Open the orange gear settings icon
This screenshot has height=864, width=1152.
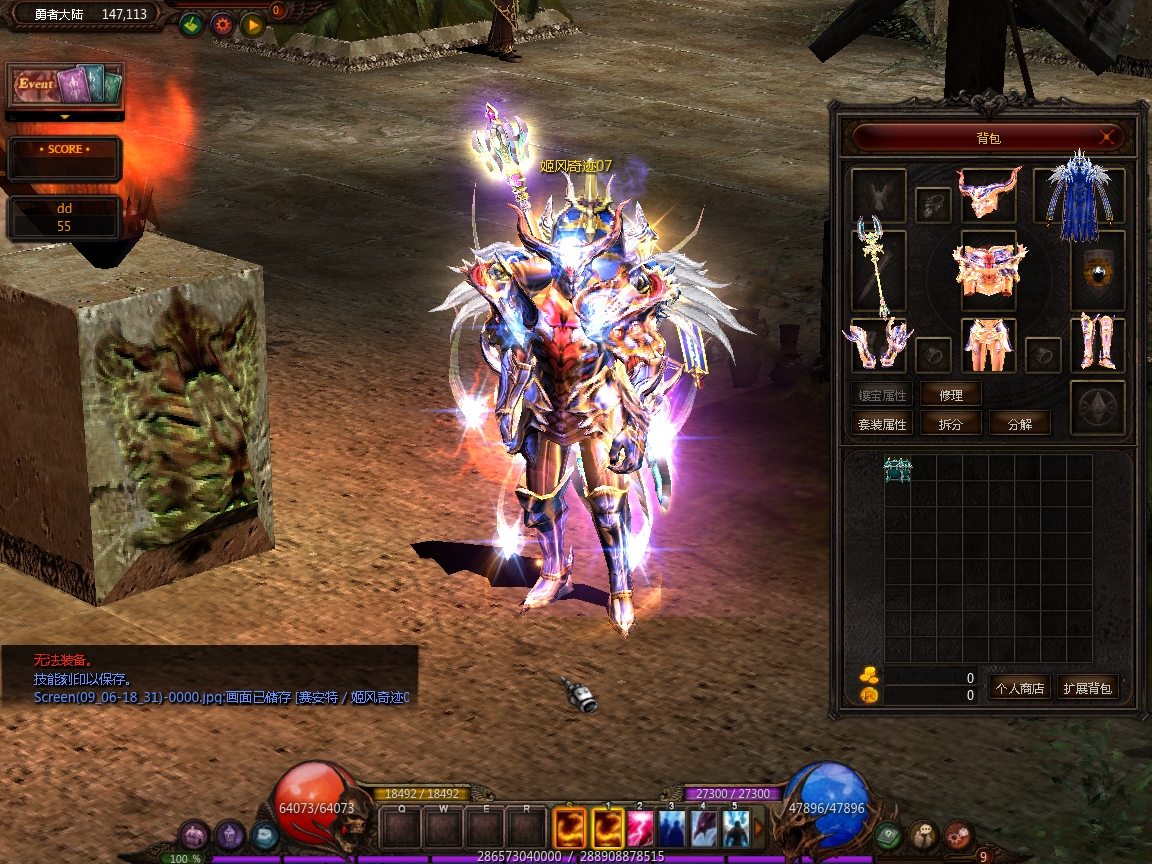pos(221,25)
